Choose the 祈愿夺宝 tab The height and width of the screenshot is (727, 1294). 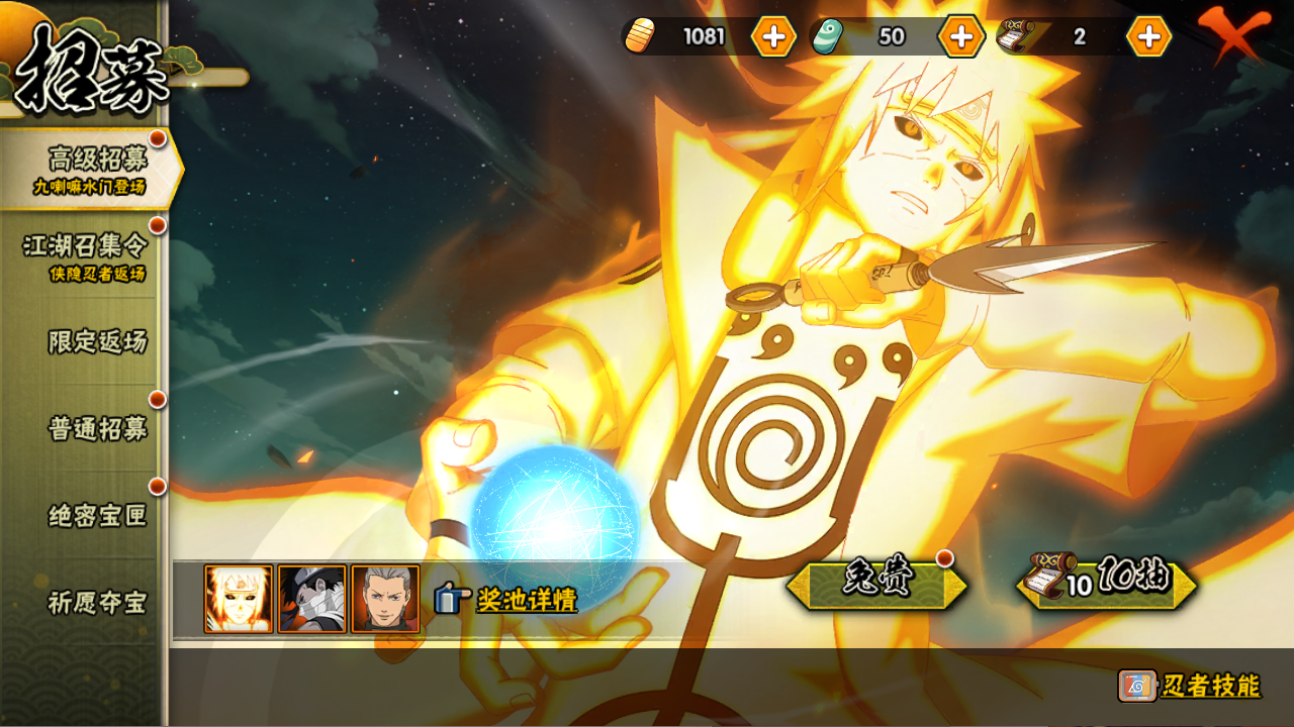click(97, 602)
